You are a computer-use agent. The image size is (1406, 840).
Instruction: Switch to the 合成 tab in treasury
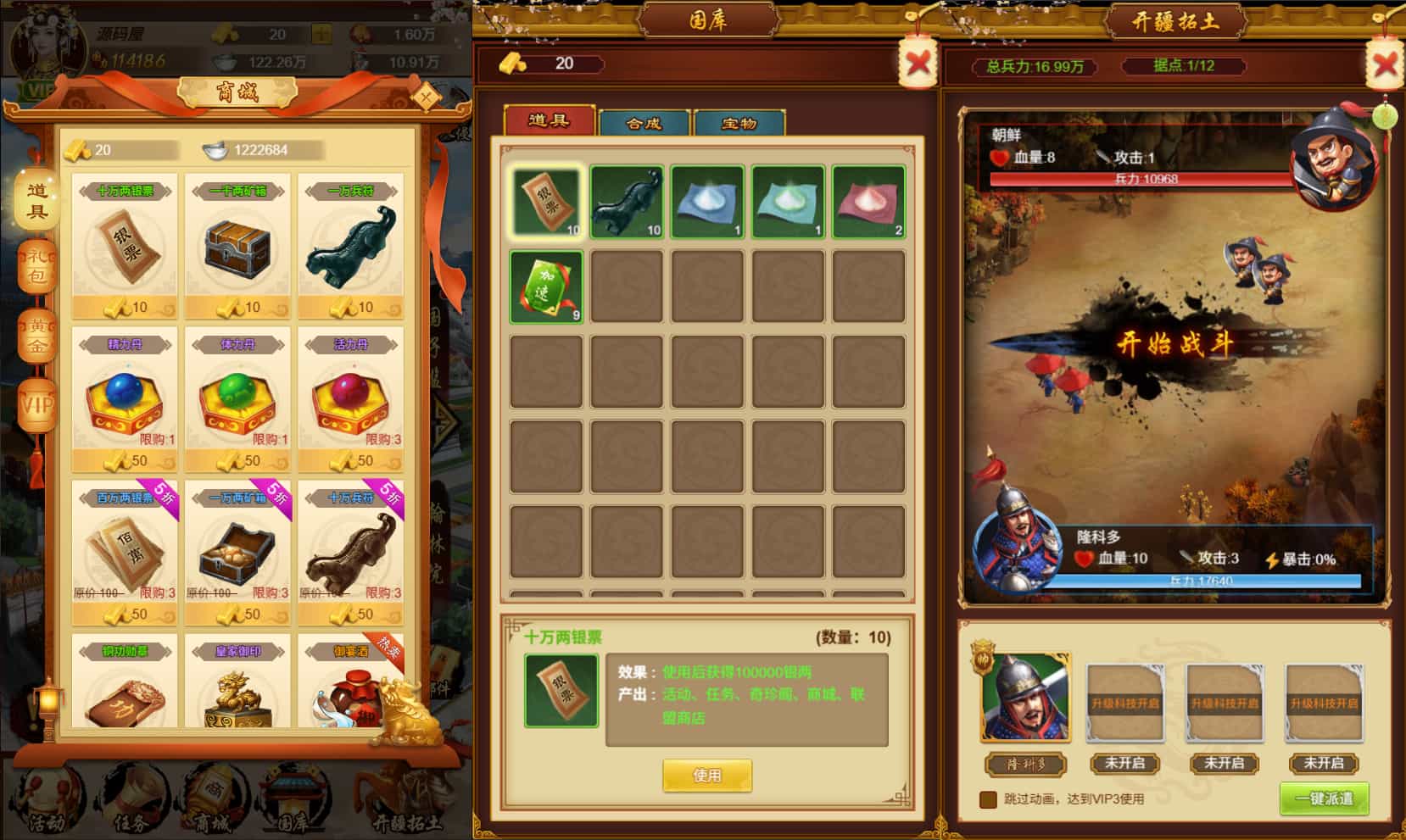click(x=644, y=123)
